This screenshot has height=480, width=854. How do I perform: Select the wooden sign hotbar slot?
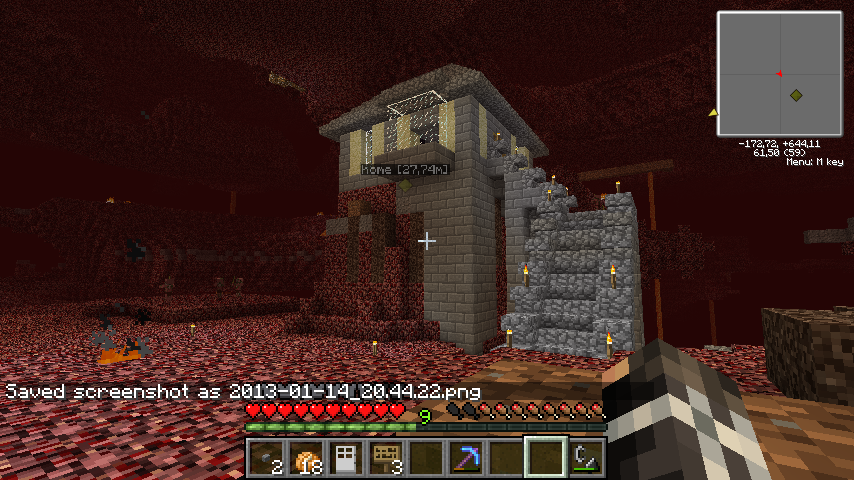(x=386, y=458)
